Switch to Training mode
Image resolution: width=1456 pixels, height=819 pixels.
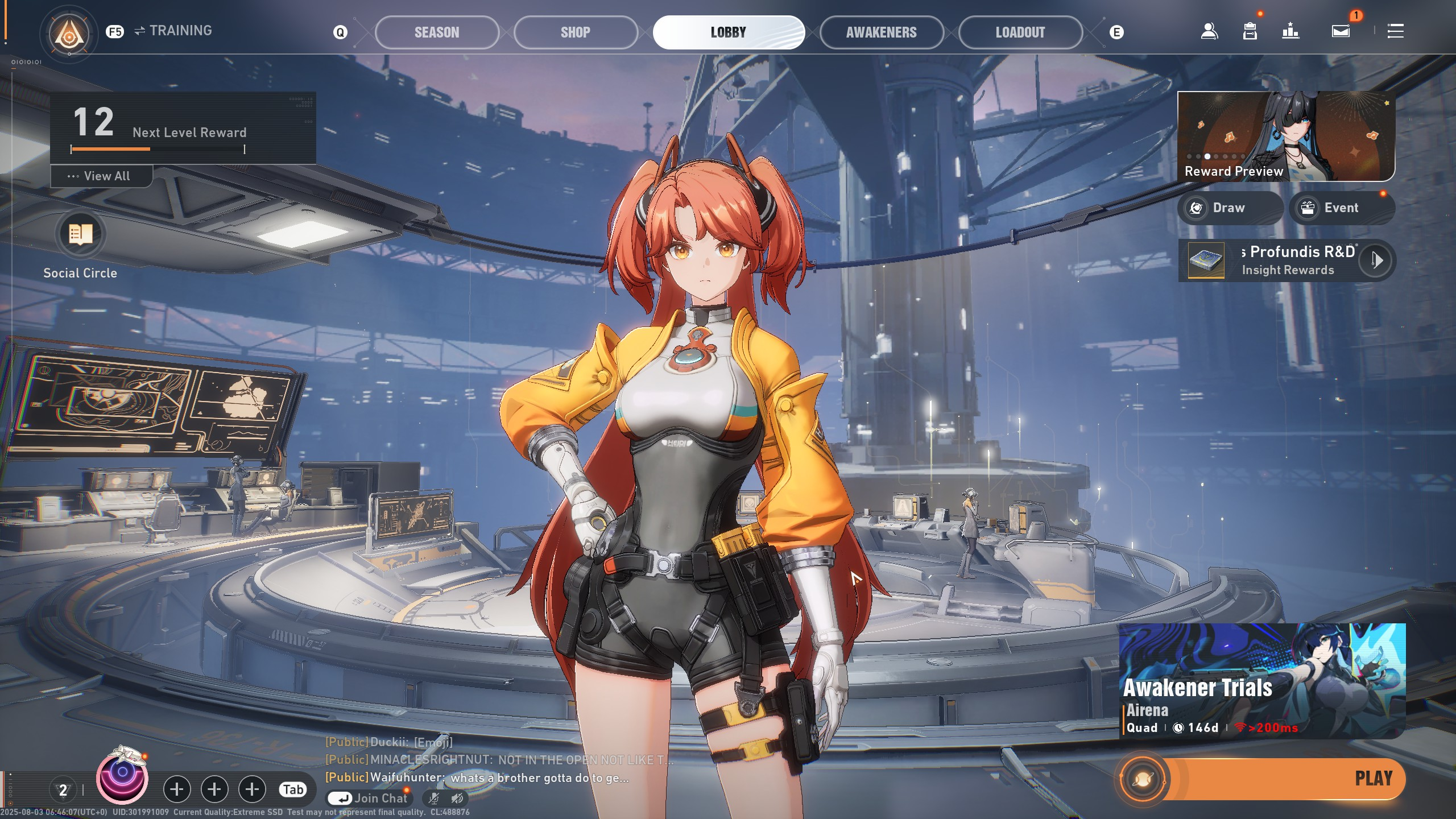point(173,31)
